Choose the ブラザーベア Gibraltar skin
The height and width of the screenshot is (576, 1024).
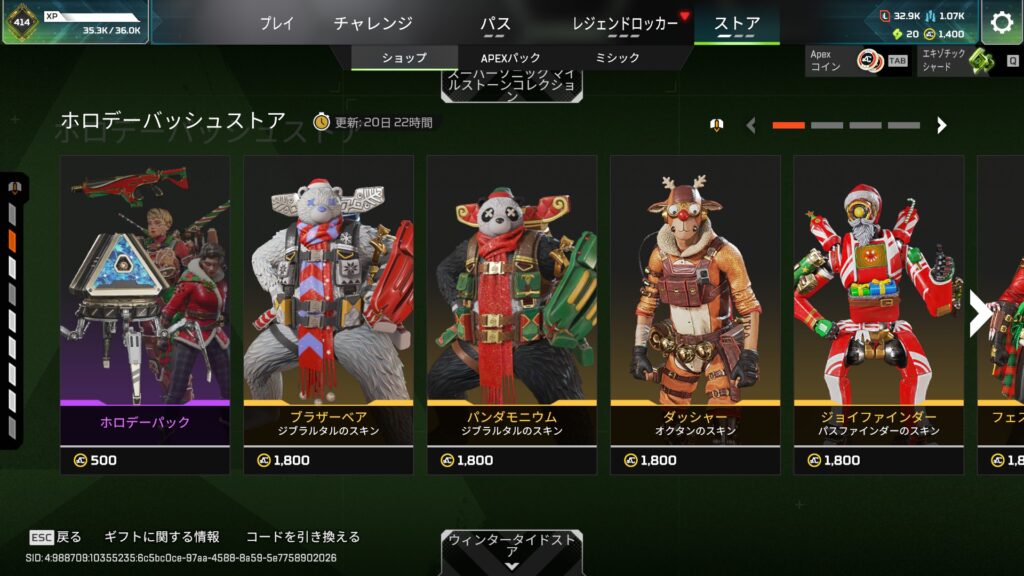pyautogui.click(x=328, y=314)
